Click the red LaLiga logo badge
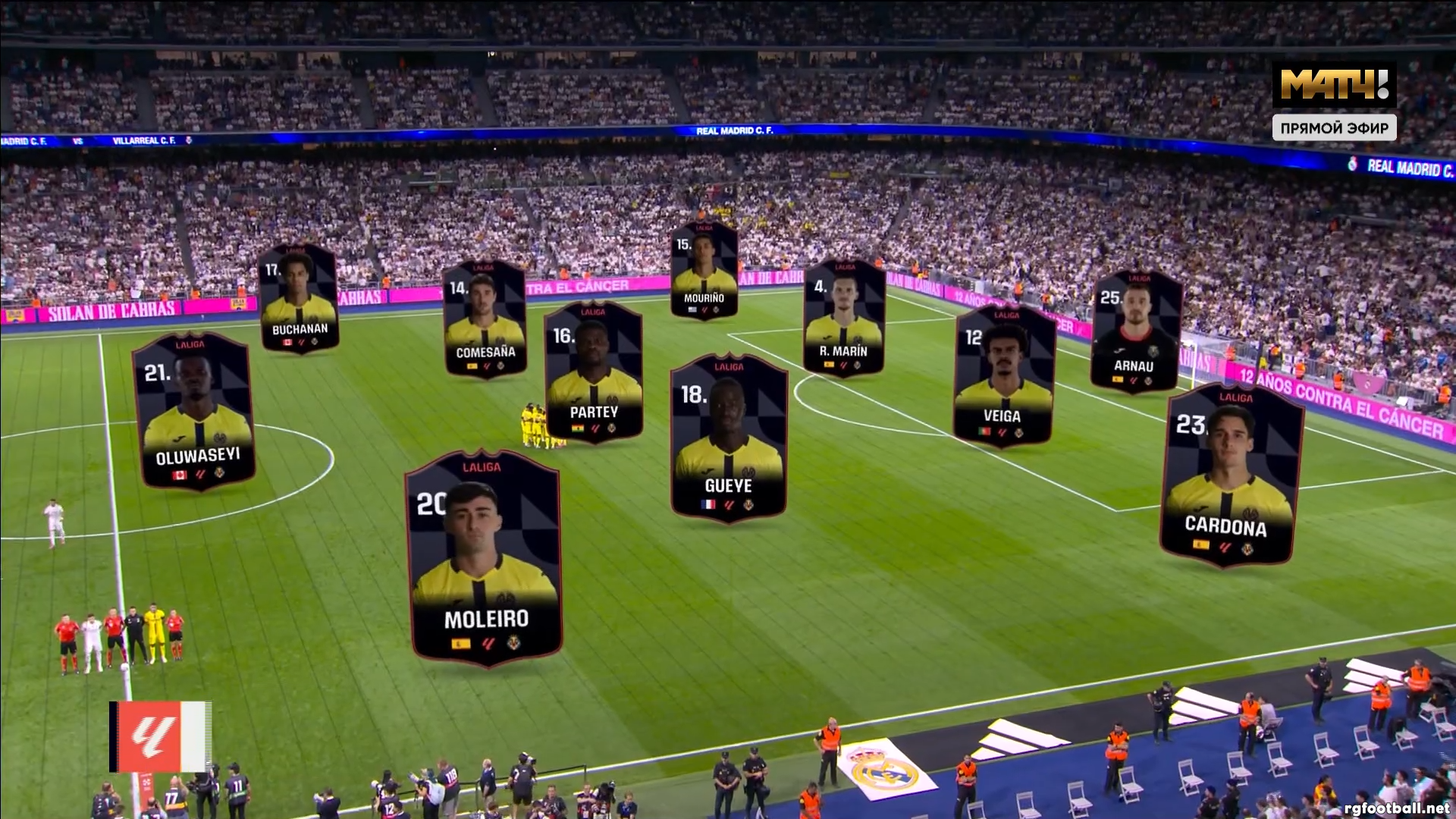 (x=160, y=736)
